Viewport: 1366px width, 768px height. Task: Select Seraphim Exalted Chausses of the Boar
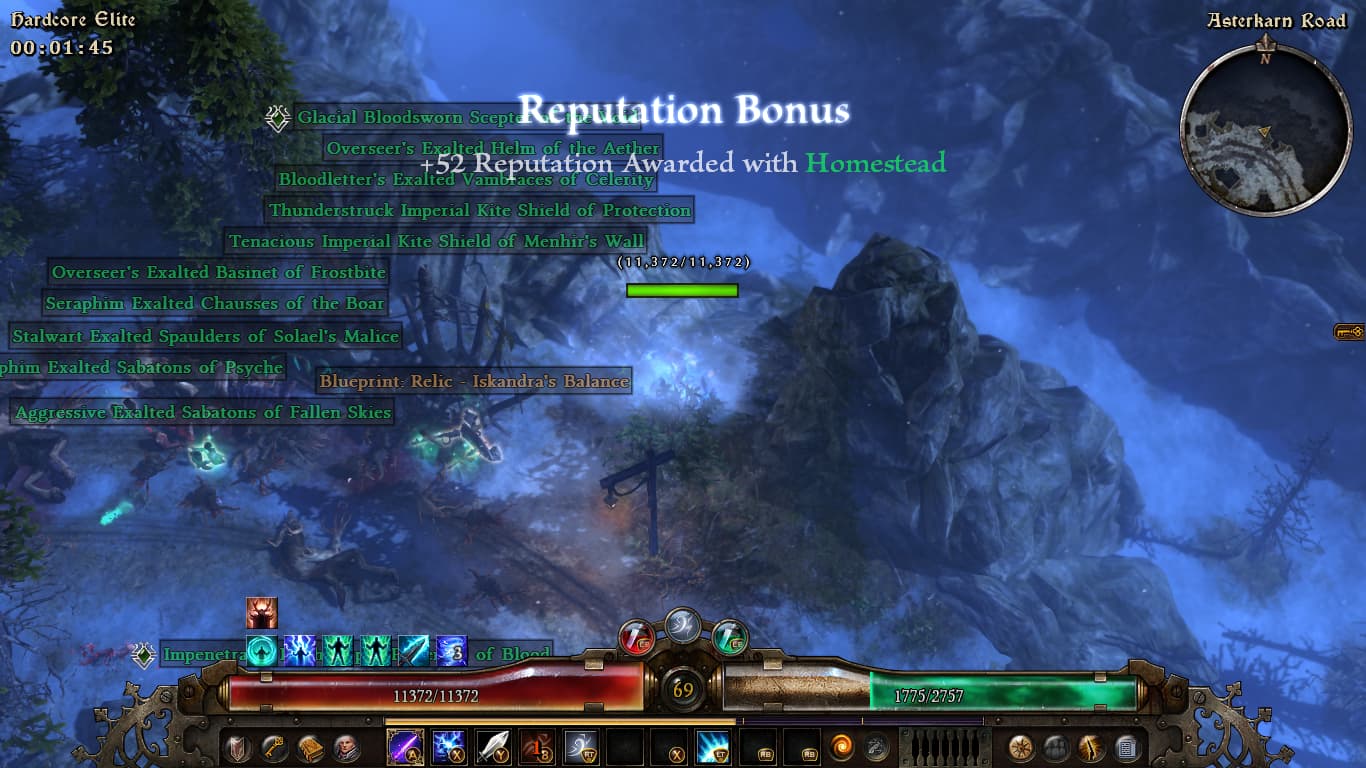coord(215,303)
